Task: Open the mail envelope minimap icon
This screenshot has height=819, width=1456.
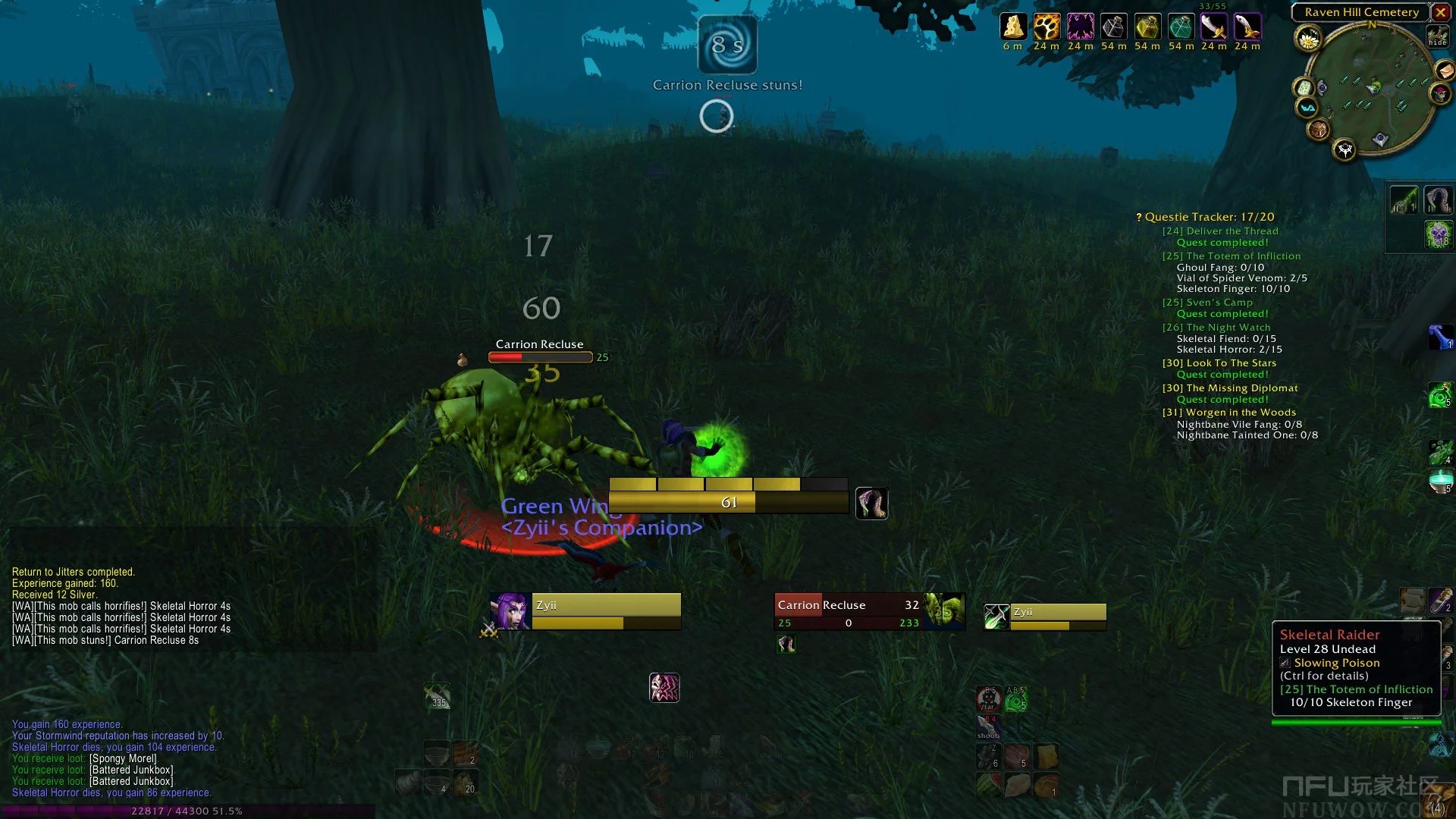Action: point(1445,71)
